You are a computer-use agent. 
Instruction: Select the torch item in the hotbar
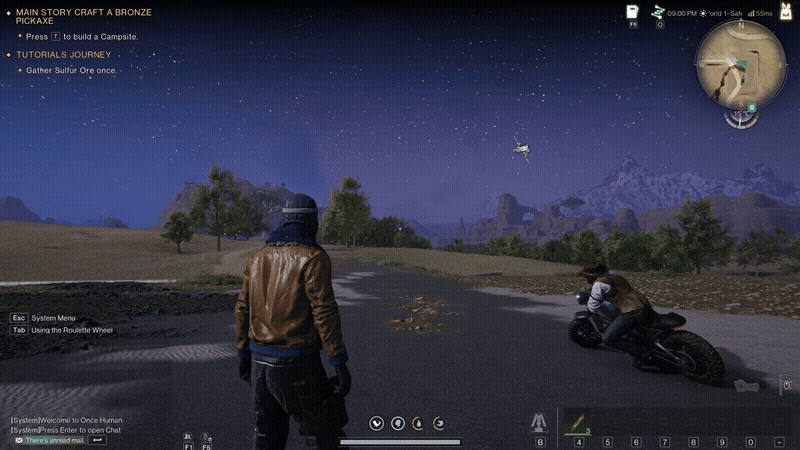(x=578, y=422)
